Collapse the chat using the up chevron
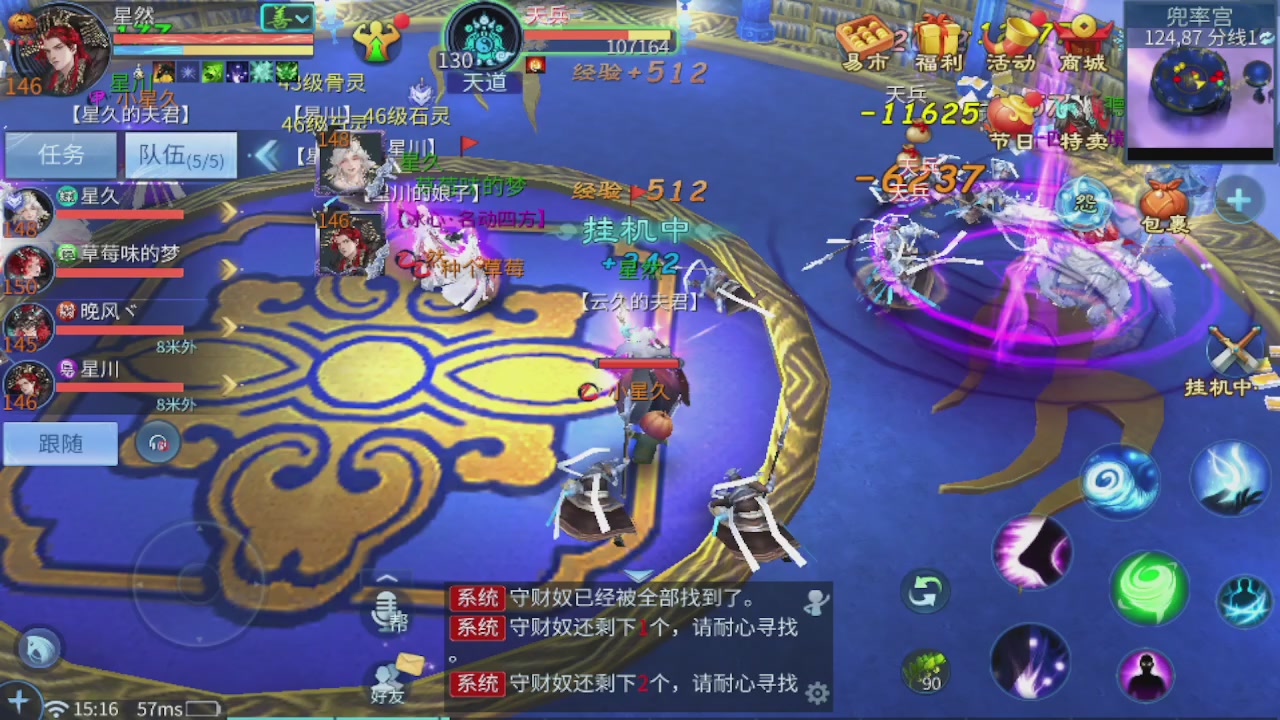Viewport: 1280px width, 720px height. coord(387,578)
